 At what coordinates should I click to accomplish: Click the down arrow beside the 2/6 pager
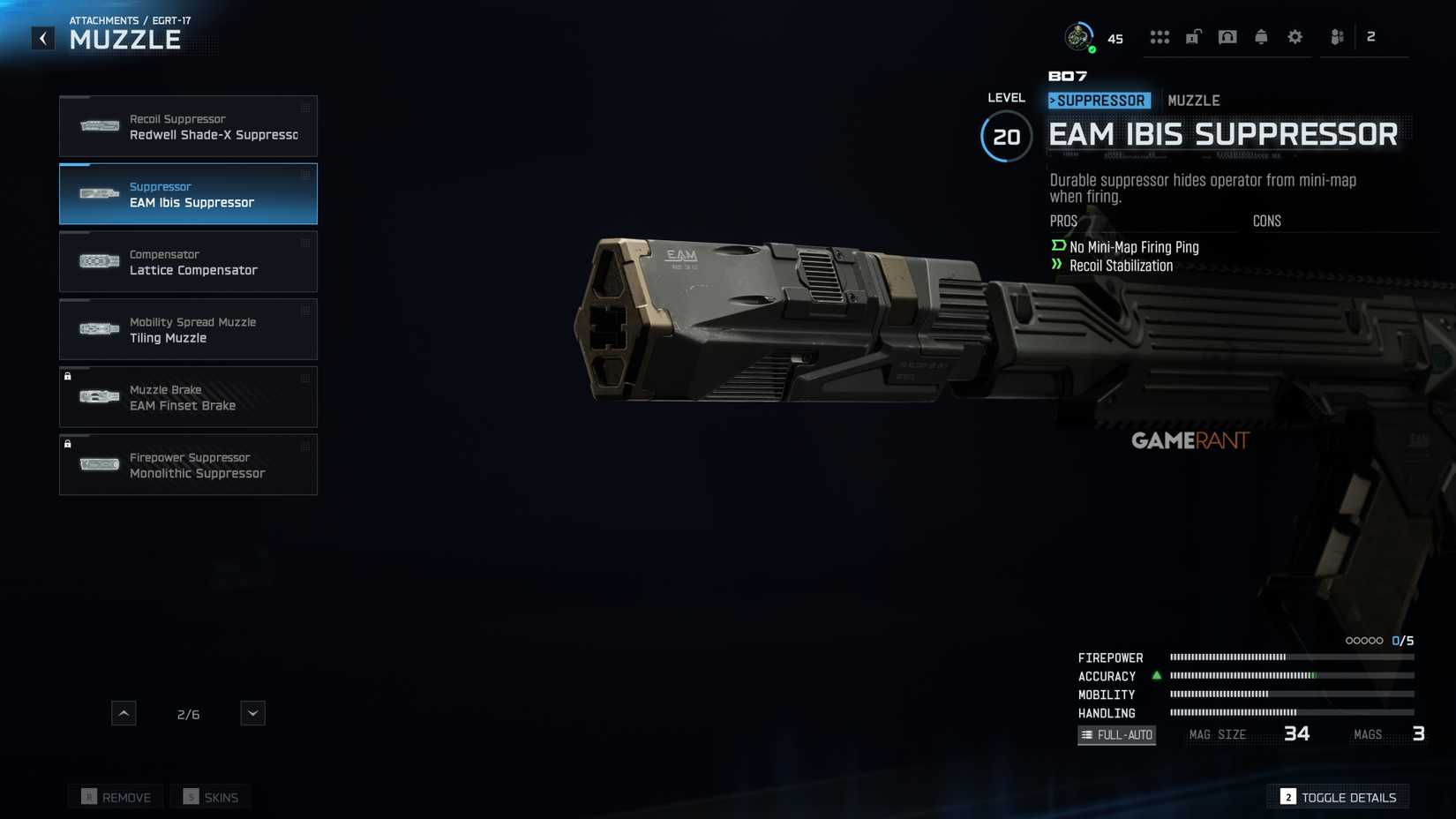252,712
